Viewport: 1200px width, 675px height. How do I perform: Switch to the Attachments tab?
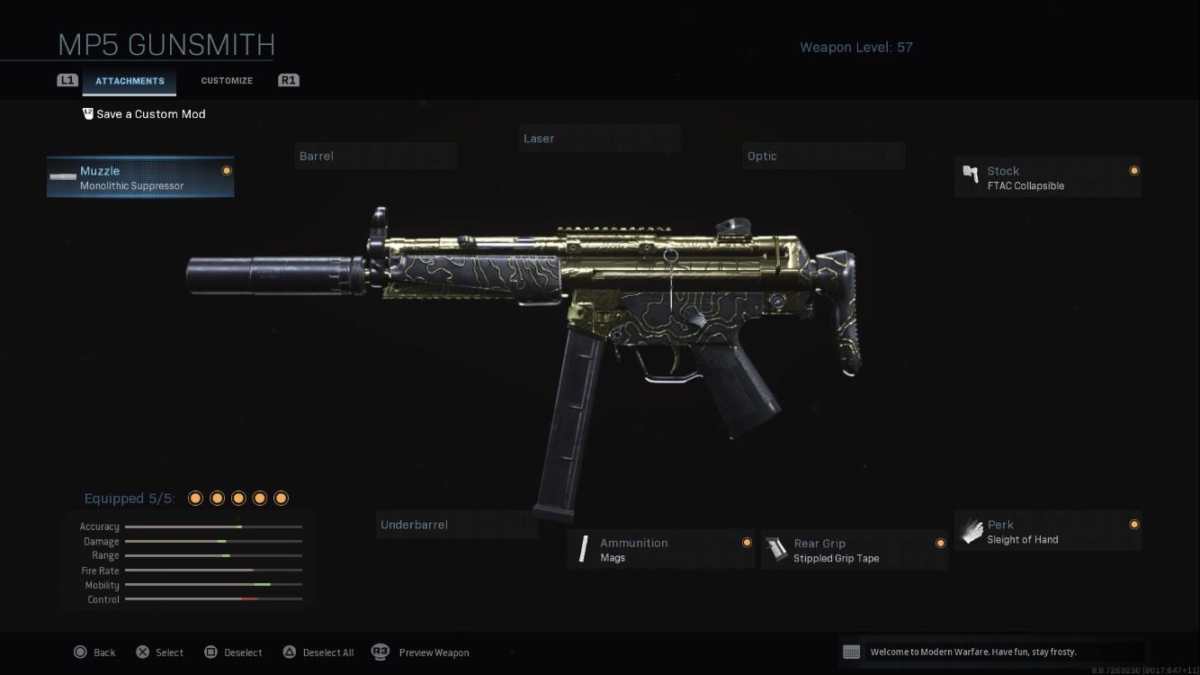tap(129, 81)
